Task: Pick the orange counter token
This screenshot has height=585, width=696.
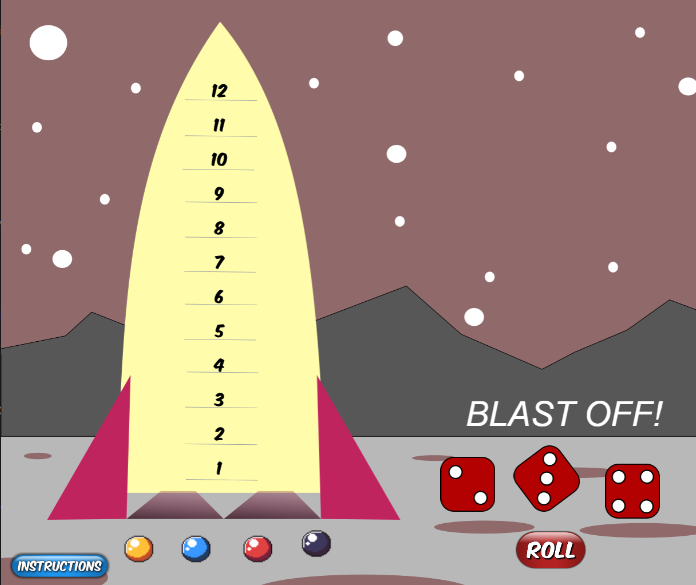Action: click(138, 548)
